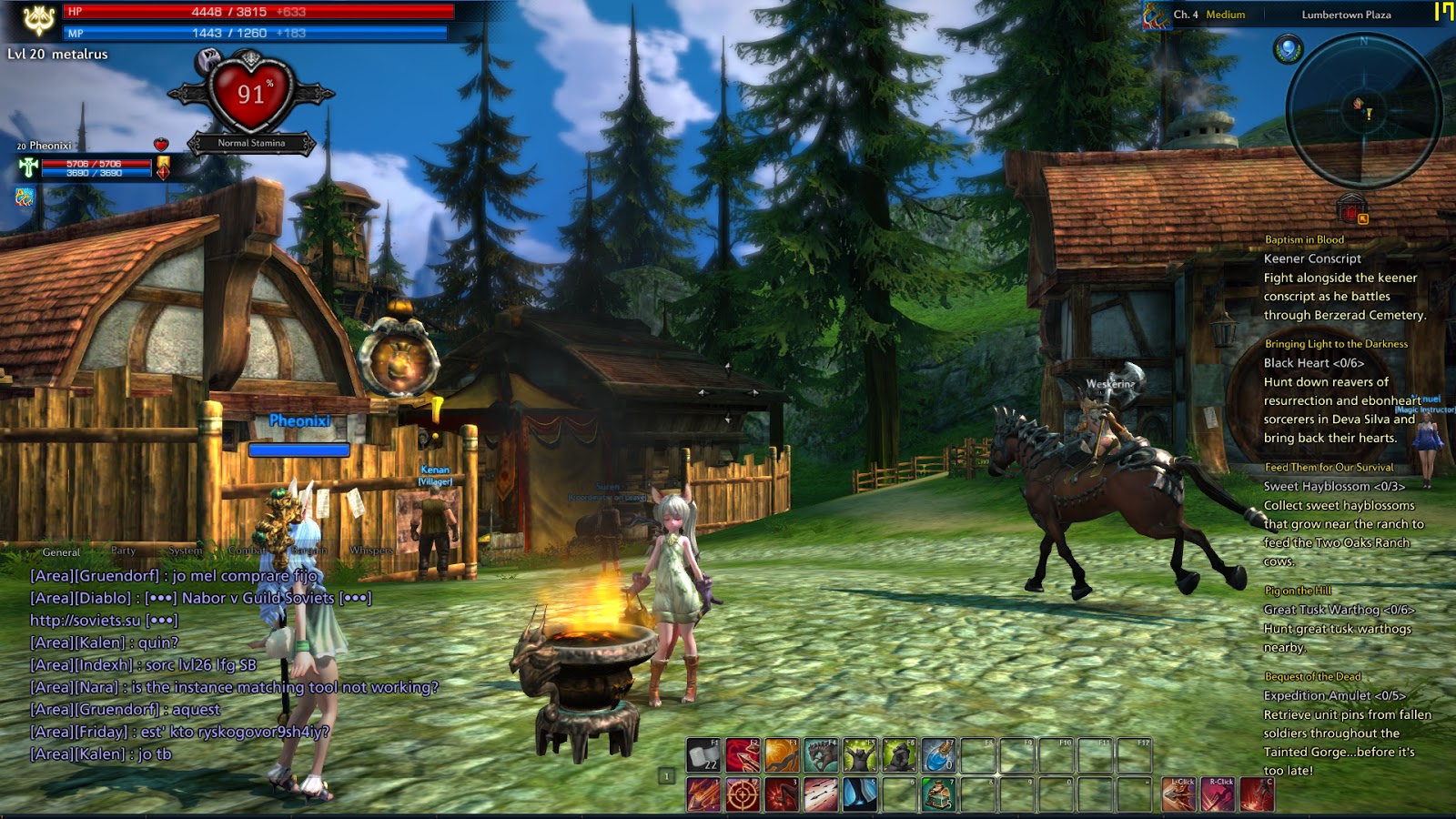Toggle the hotbar page number button
The height and width of the screenshot is (819, 1456).
(x=667, y=776)
